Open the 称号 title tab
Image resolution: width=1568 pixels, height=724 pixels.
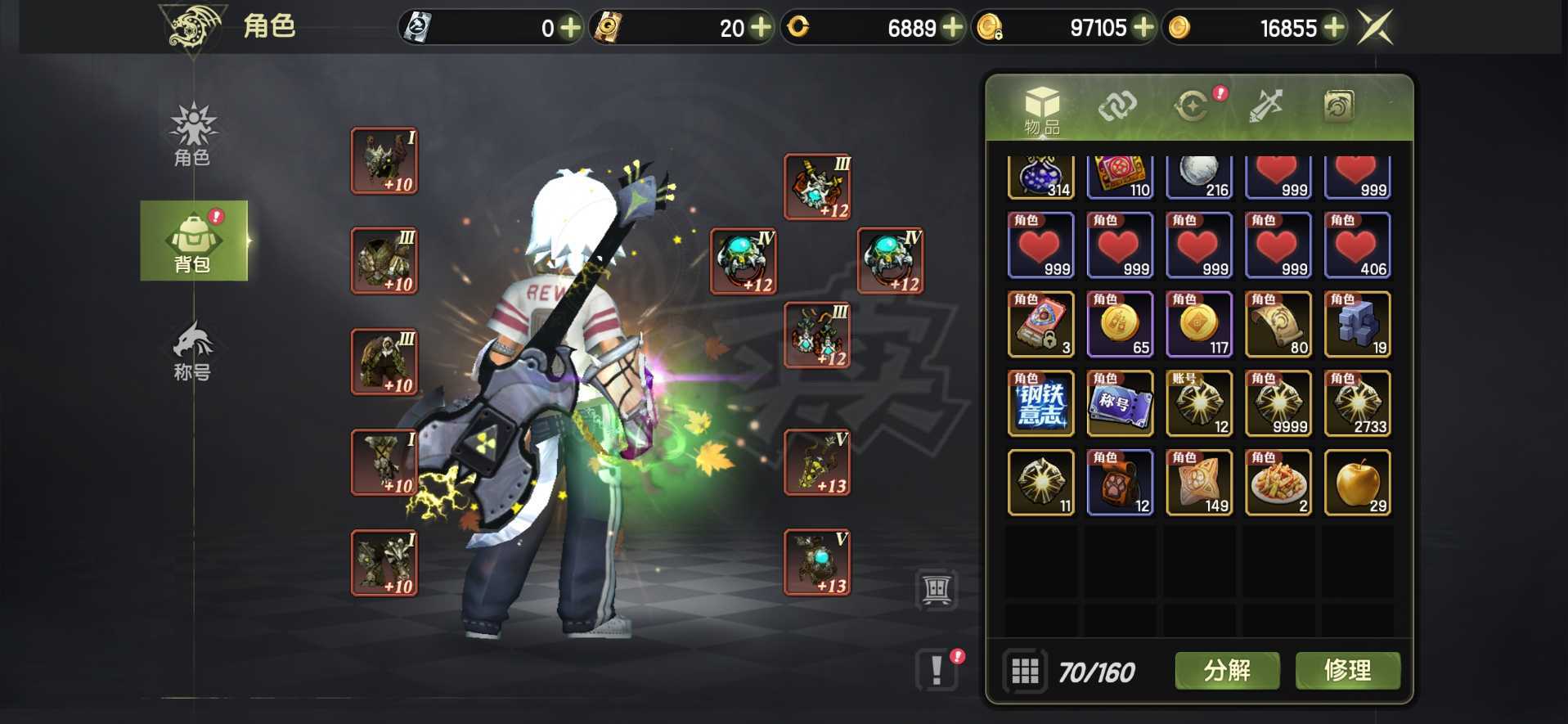192,352
